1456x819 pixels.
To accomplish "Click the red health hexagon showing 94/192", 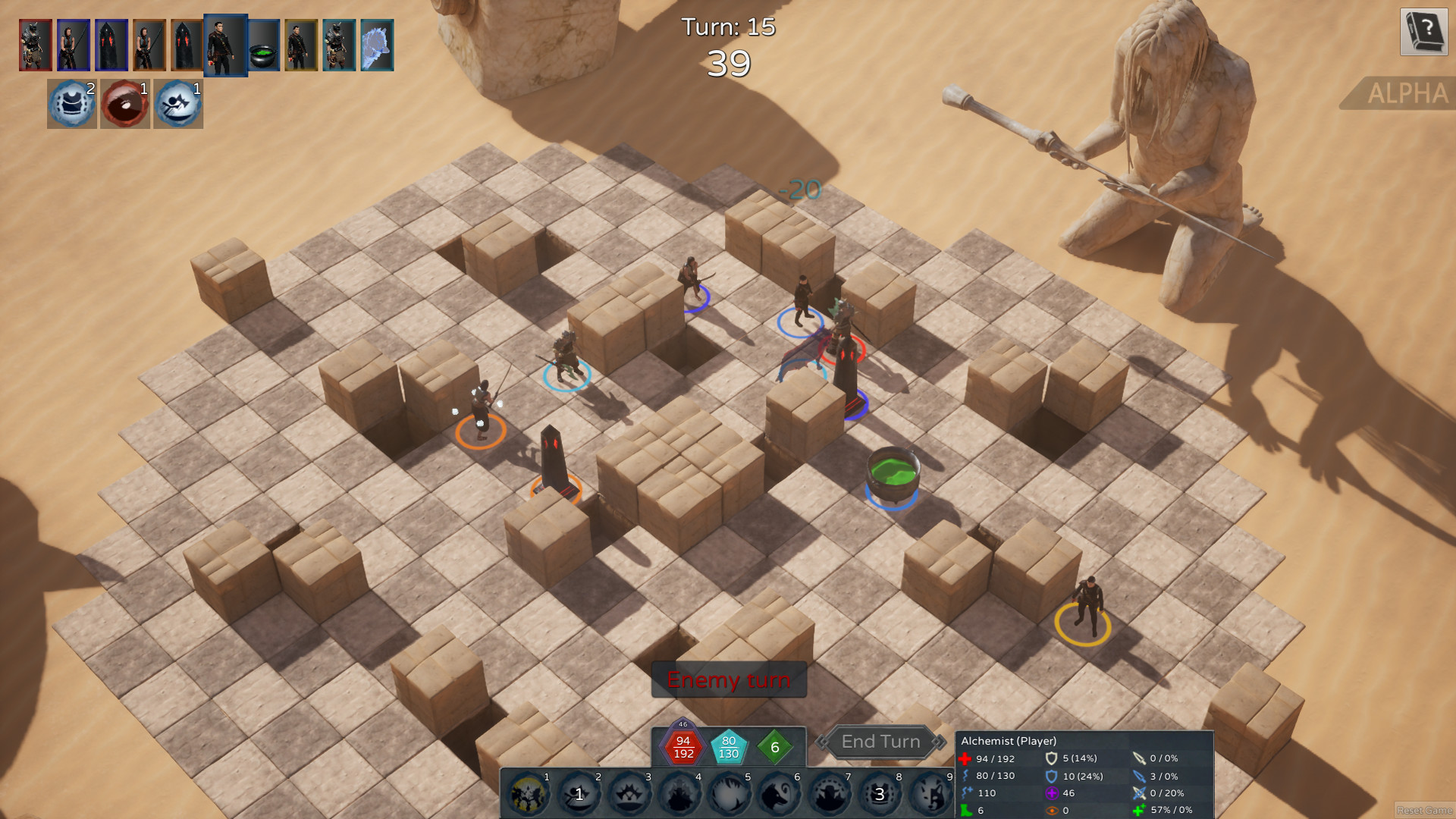I will (x=682, y=747).
